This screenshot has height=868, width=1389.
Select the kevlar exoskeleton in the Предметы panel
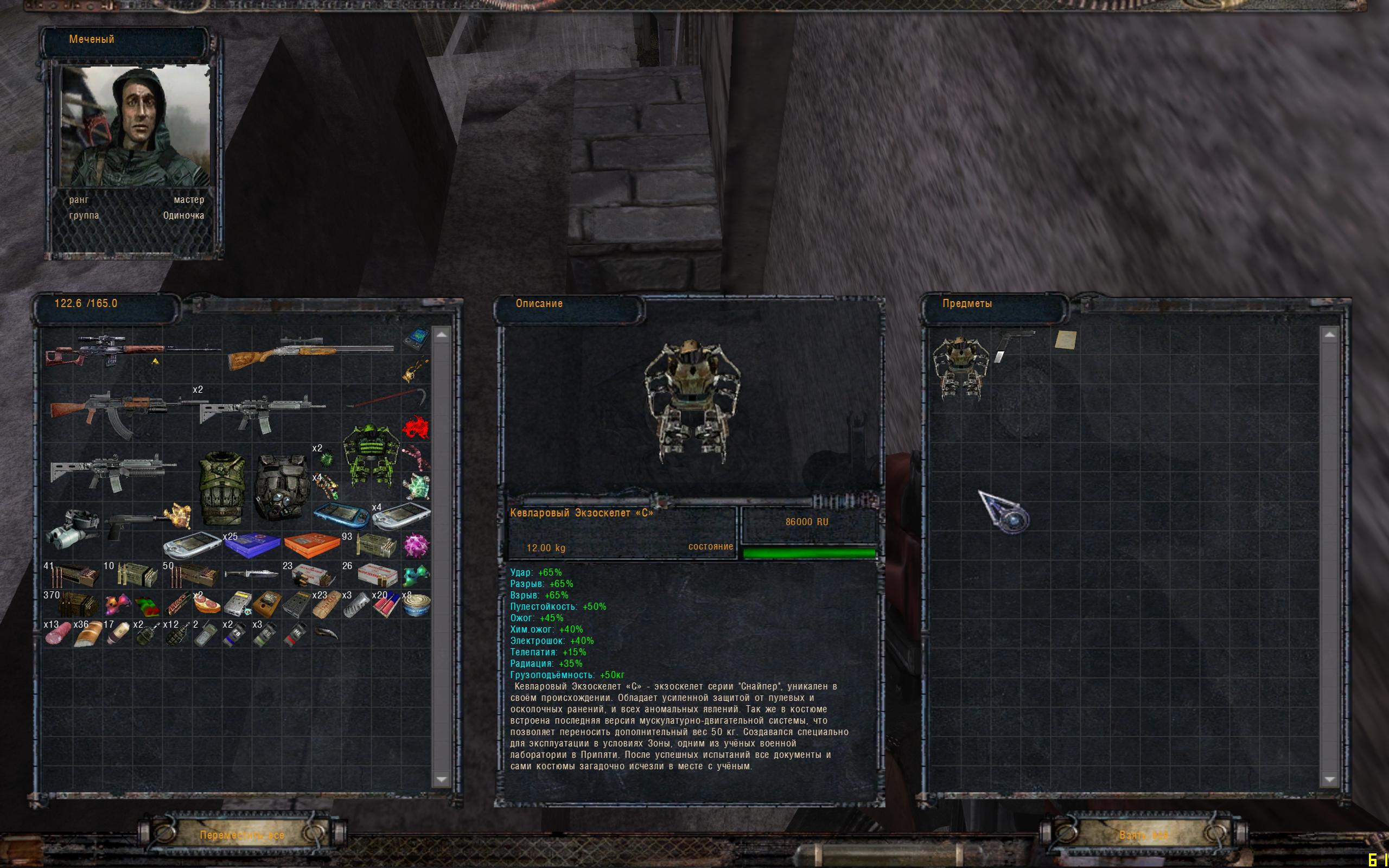[958, 366]
